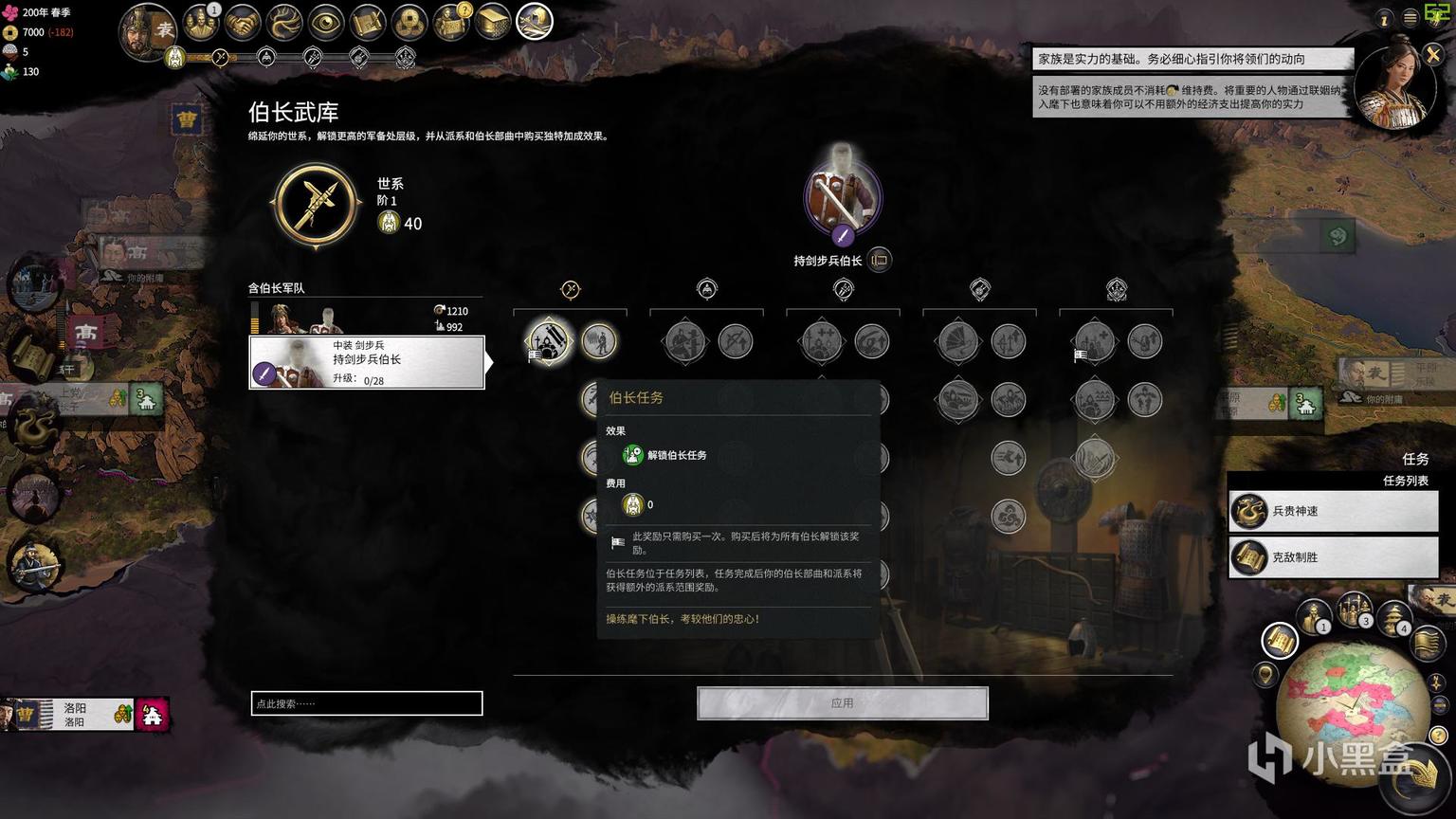Open the court characters icon with badge 1
This screenshot has height=819, width=1456.
[x=200, y=23]
